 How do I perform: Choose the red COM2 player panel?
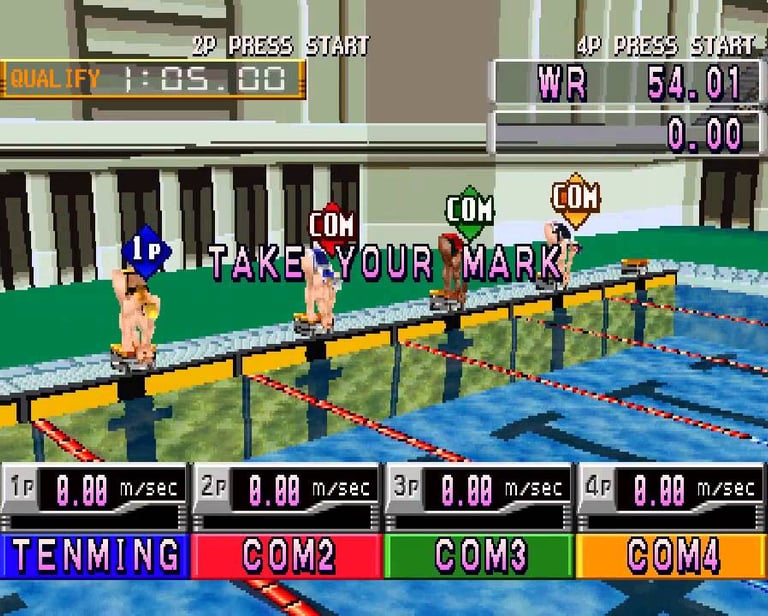287,556
